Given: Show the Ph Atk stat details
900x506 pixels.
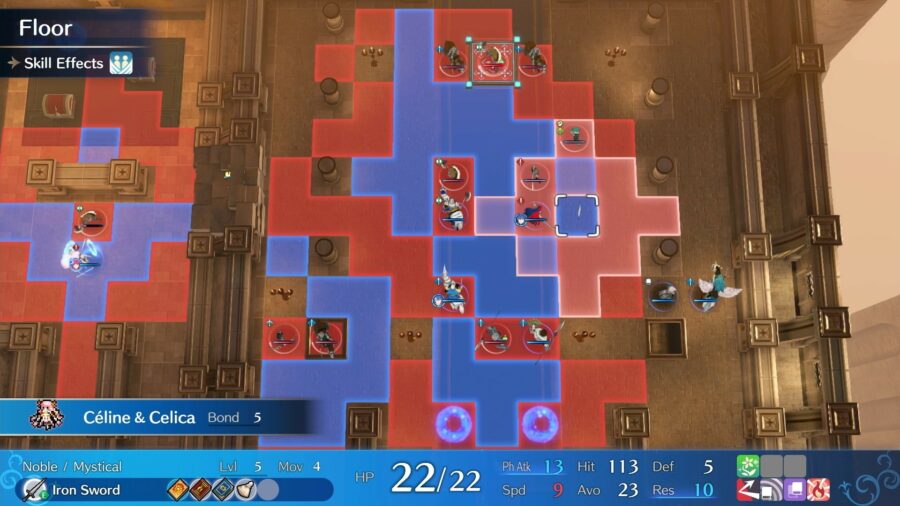Looking at the screenshot, I should tap(534, 467).
